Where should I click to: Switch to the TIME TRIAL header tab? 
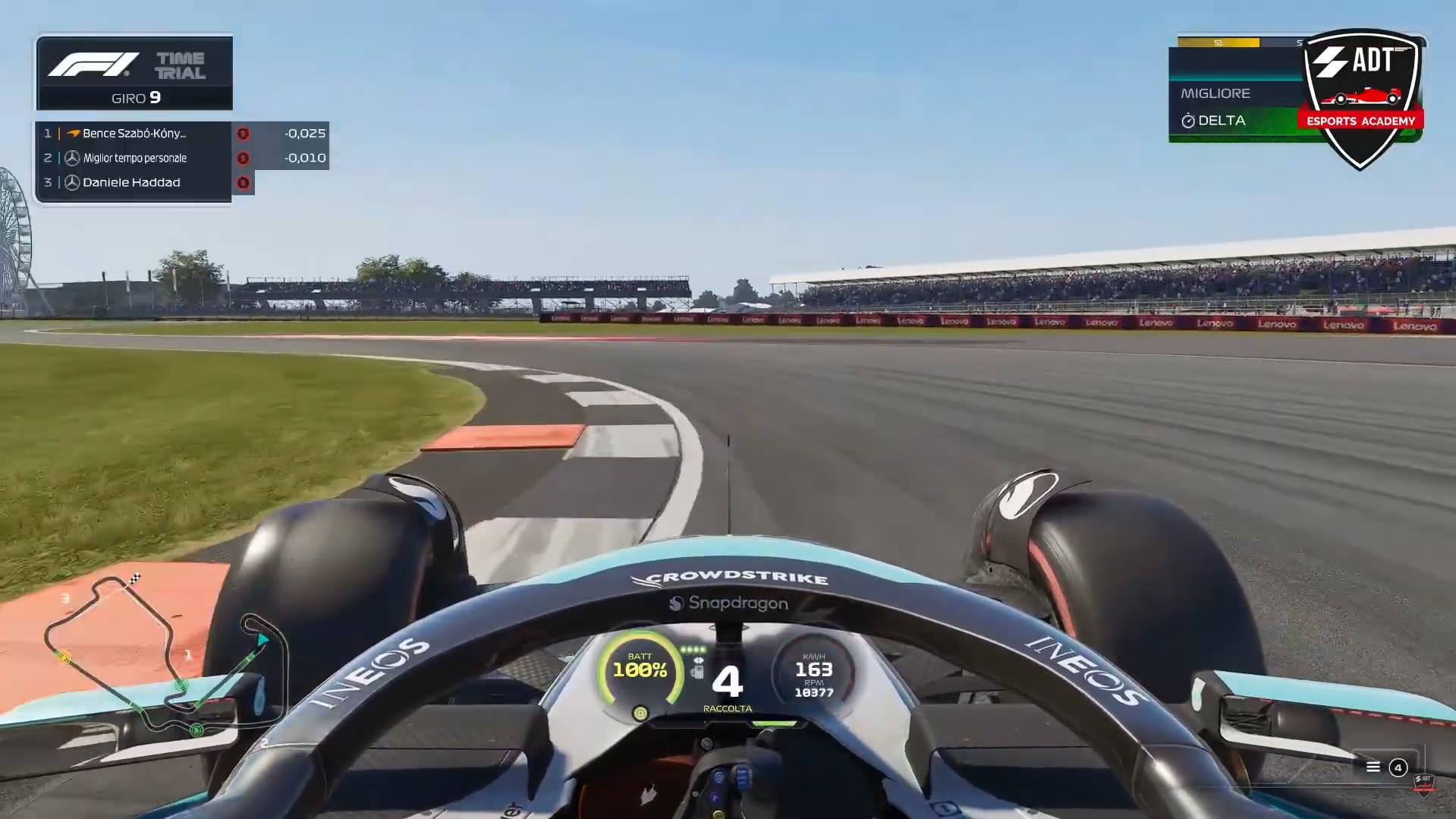click(x=181, y=65)
